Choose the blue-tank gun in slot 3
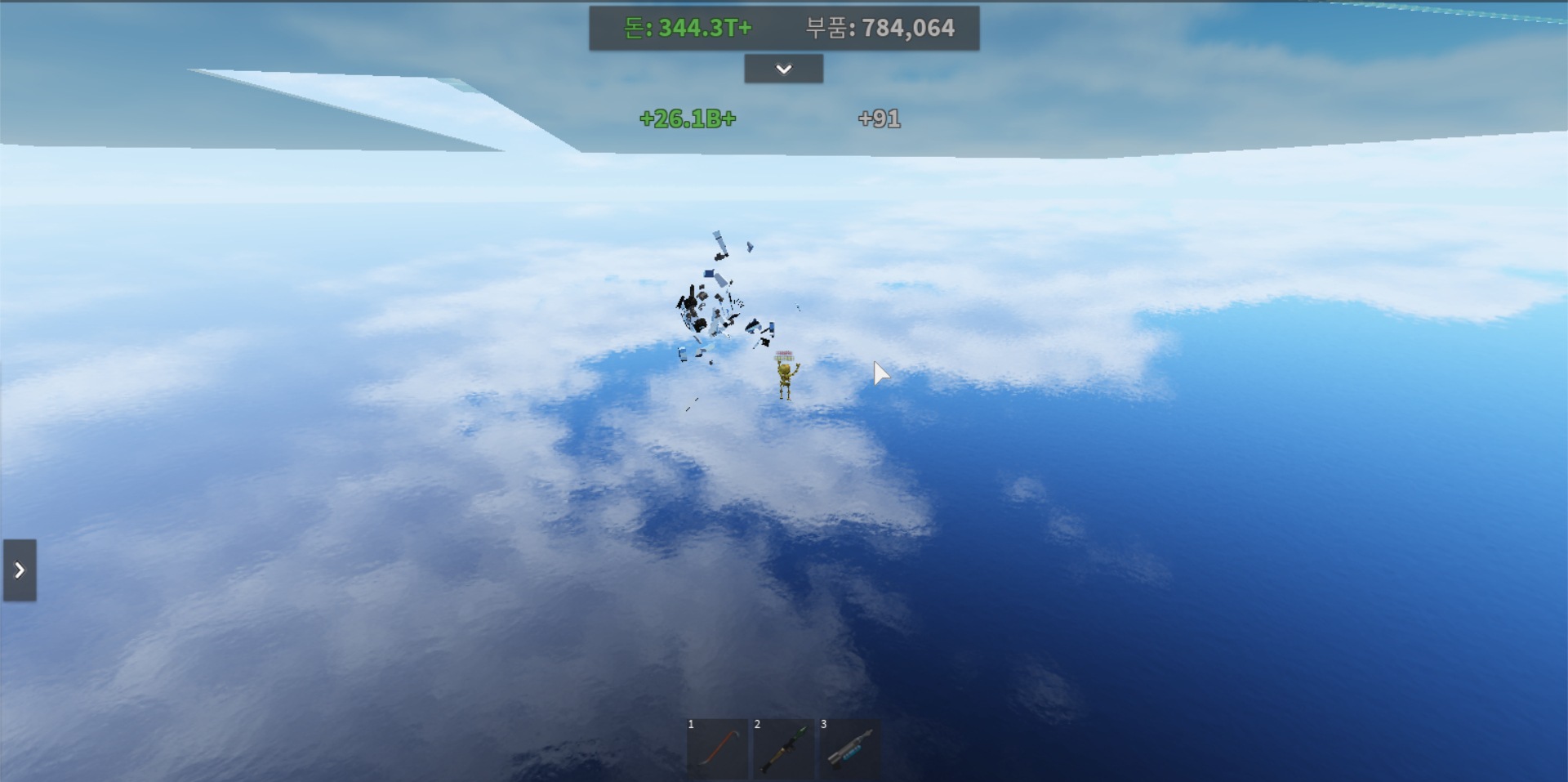This screenshot has width=1568, height=782. [x=849, y=749]
